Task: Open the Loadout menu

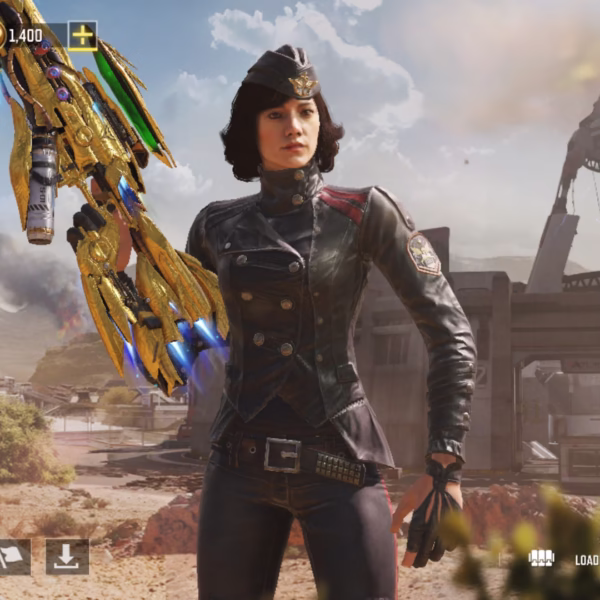Action: [x=566, y=559]
